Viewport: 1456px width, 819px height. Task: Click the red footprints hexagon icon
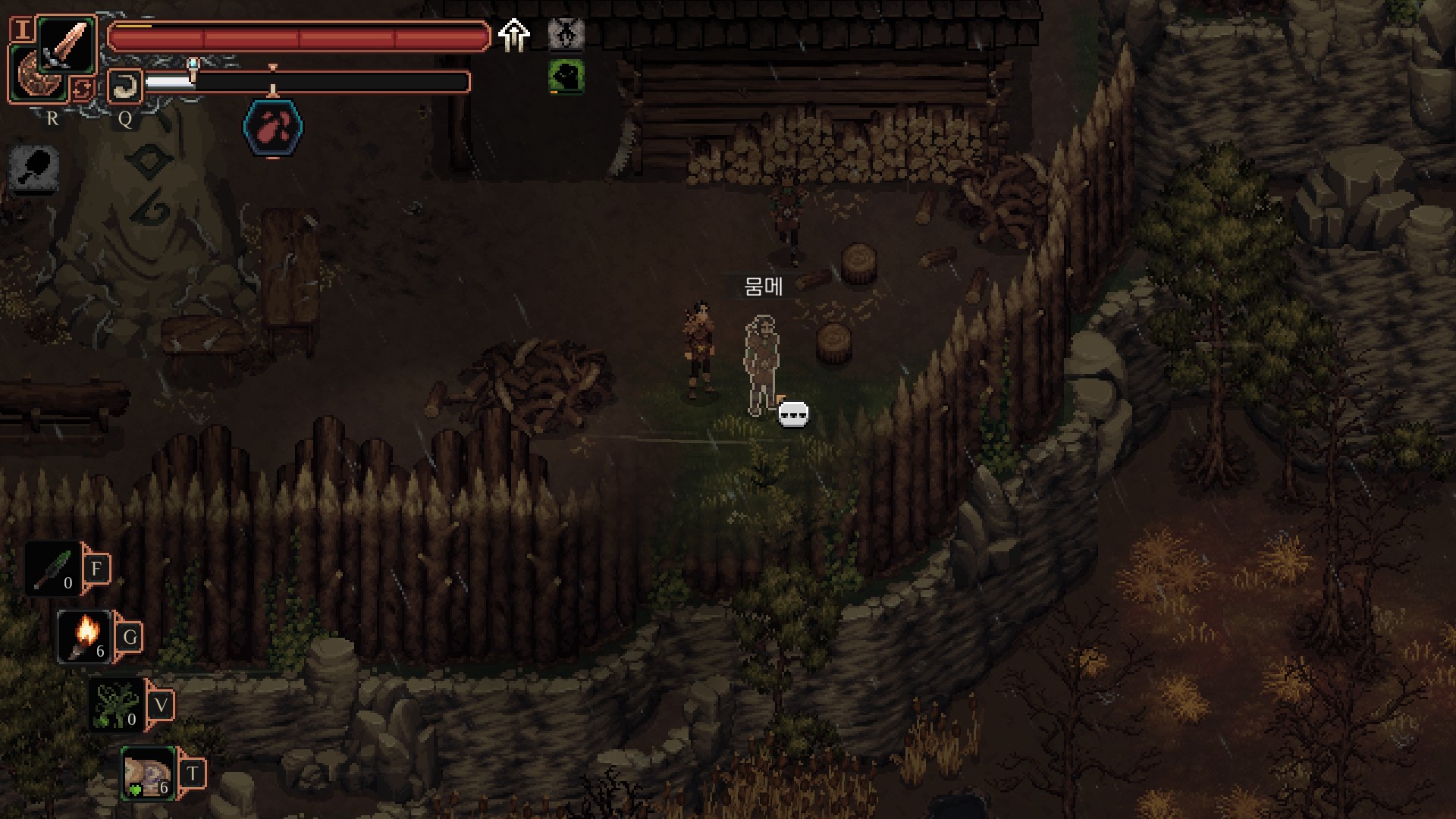coord(273,127)
